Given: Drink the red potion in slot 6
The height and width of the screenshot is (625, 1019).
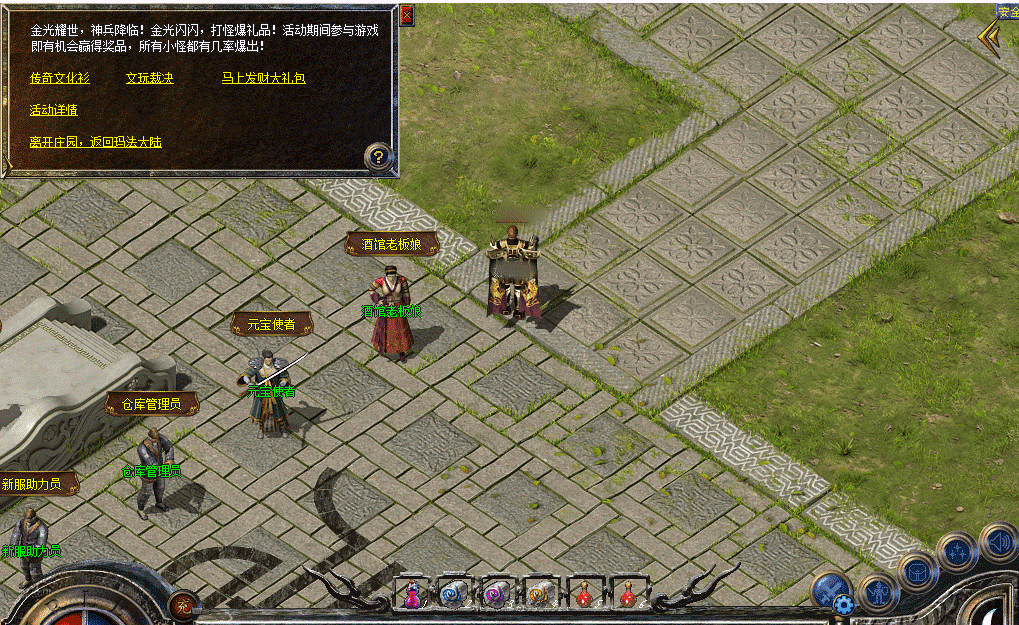Looking at the screenshot, I should click(626, 594).
